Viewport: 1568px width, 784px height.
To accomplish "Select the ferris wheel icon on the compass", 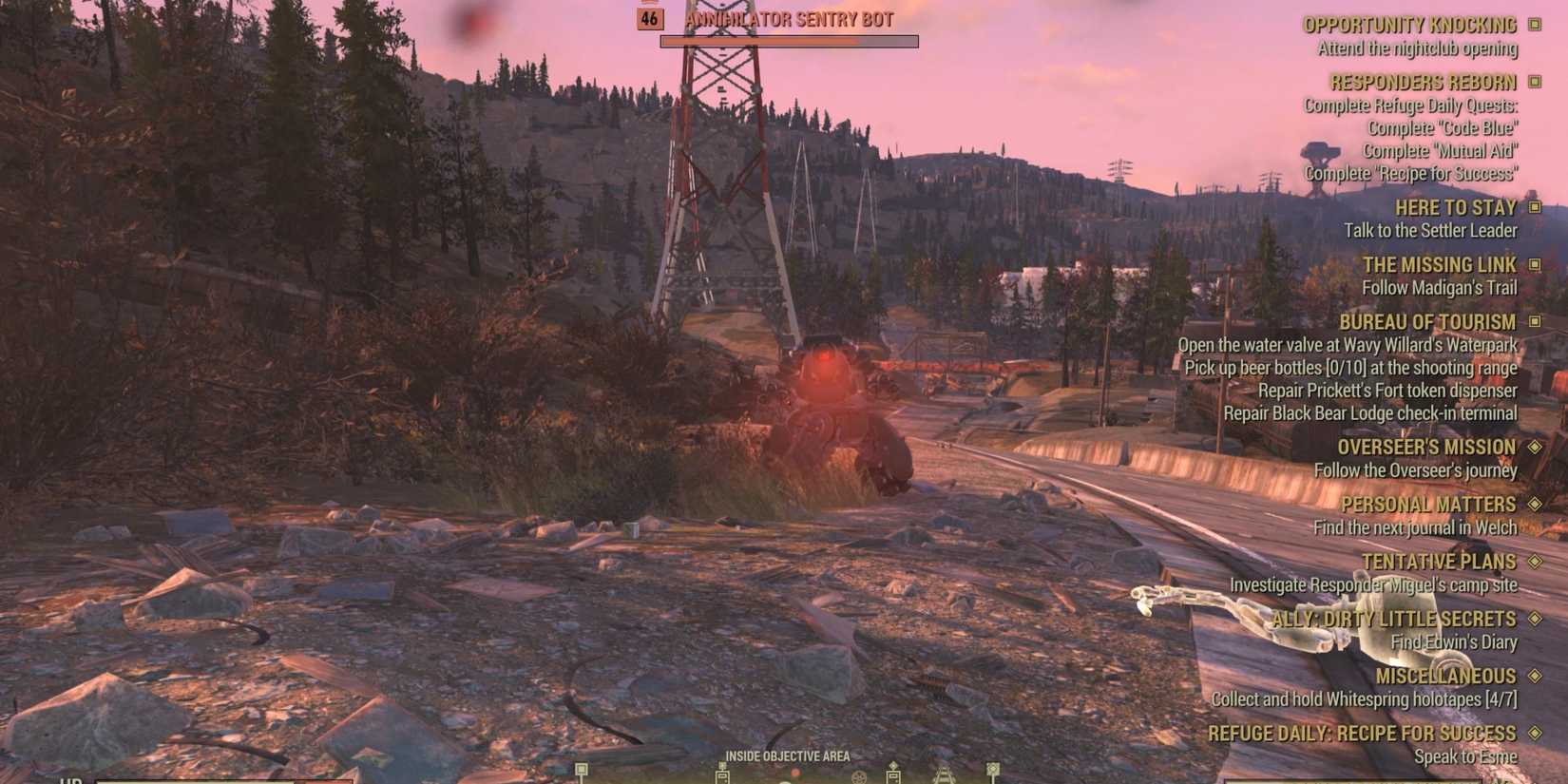I will coord(859,777).
